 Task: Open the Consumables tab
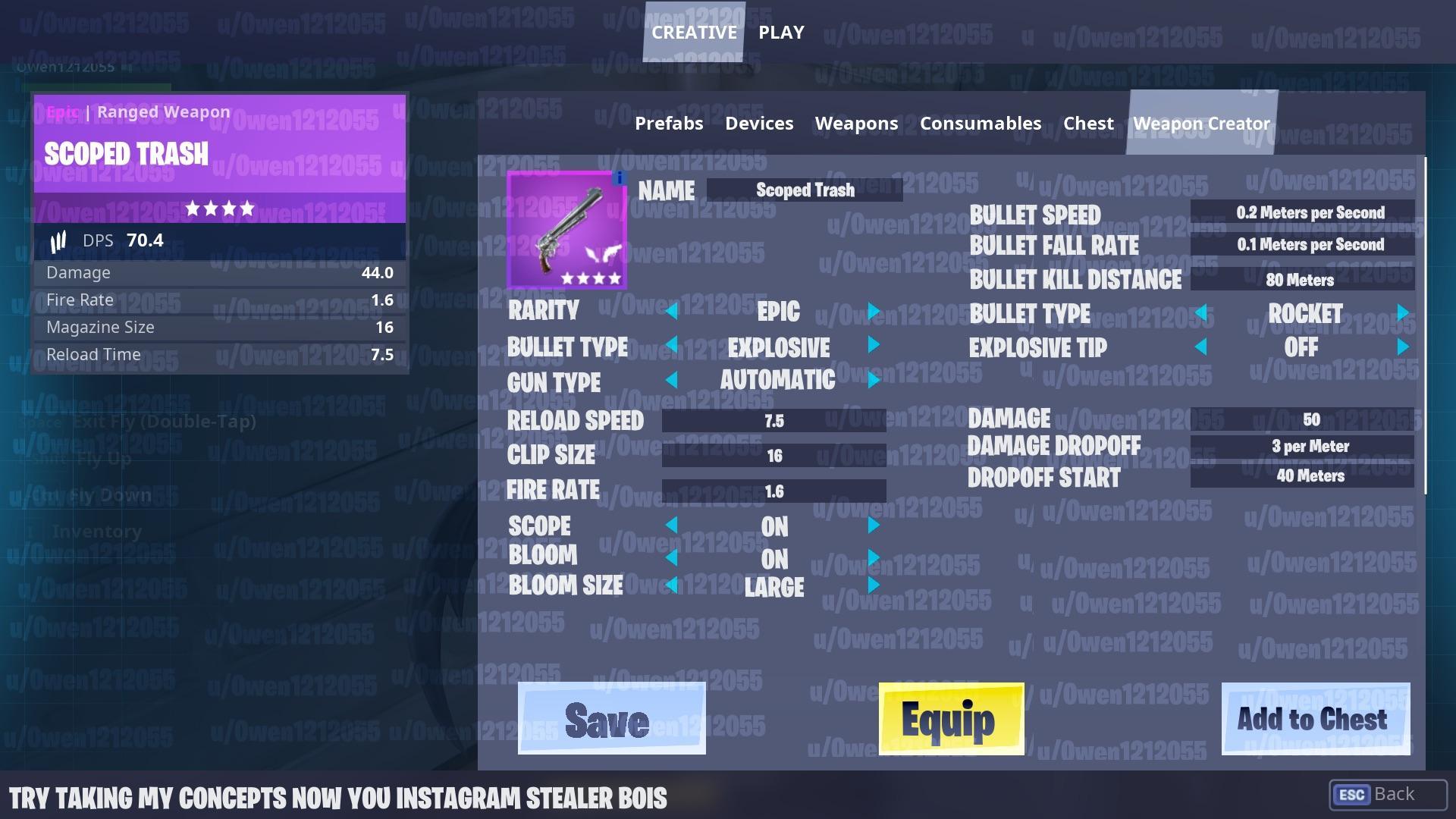point(980,123)
